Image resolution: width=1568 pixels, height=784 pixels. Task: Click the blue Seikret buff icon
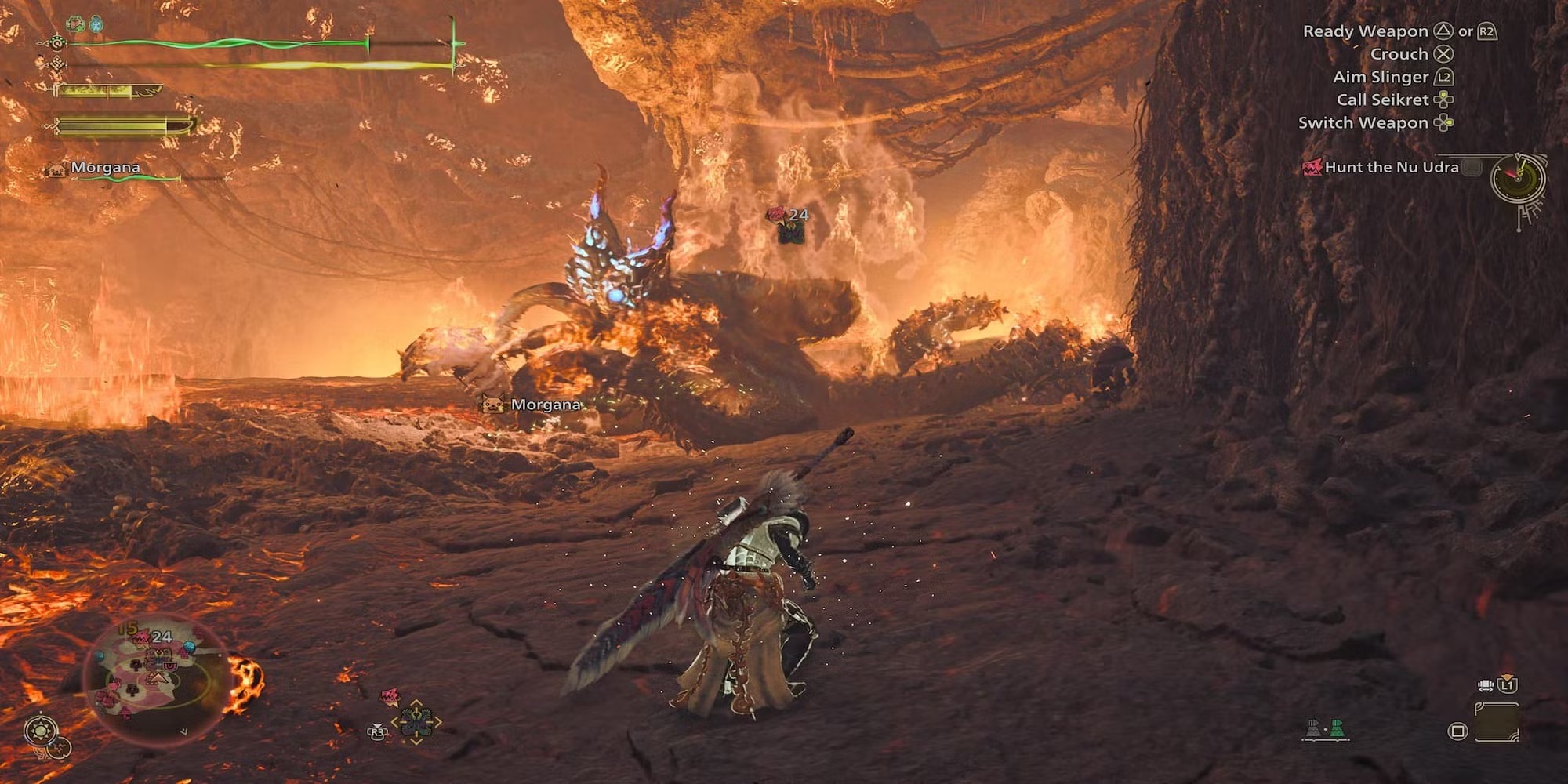click(95, 24)
